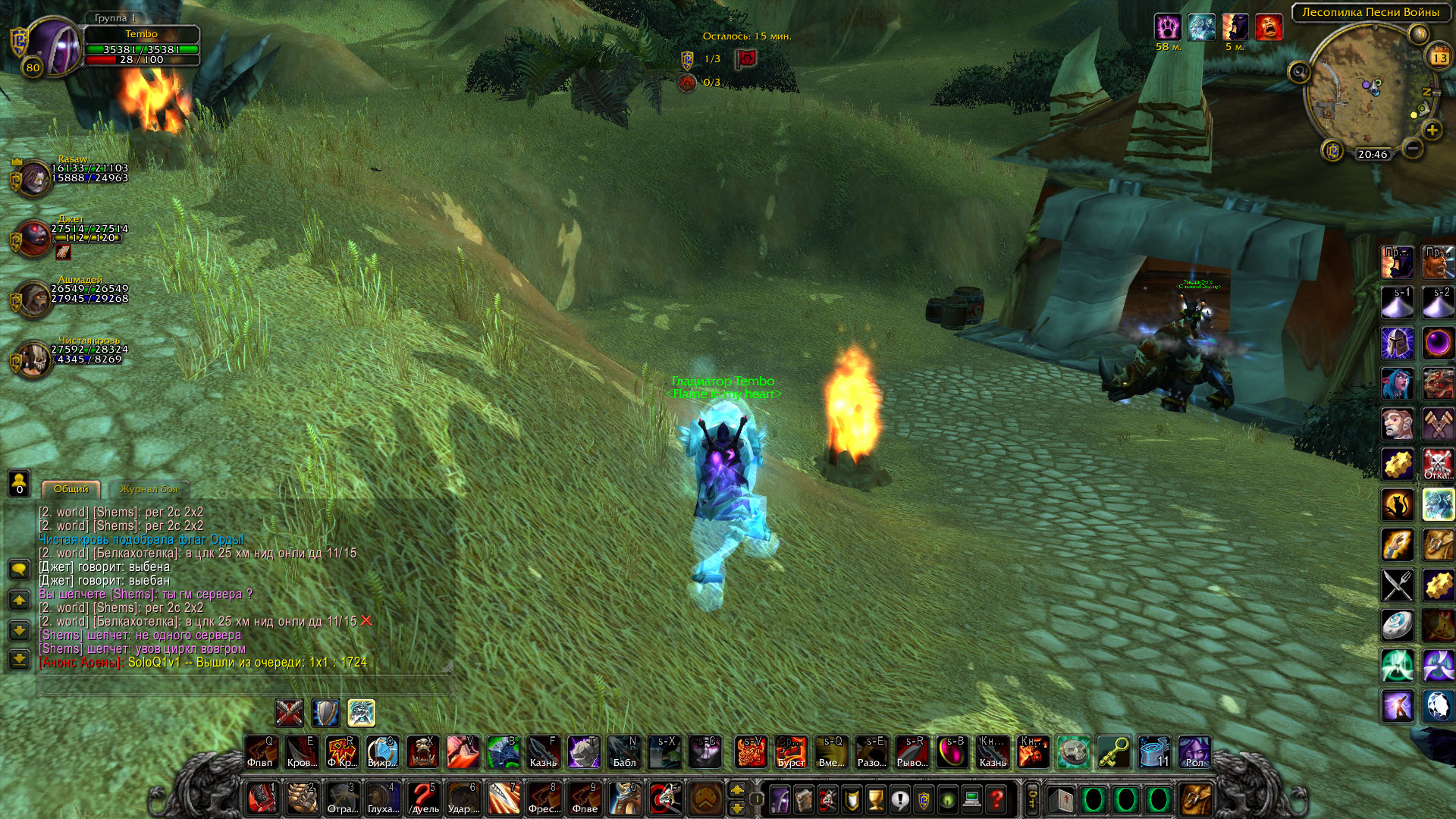The height and width of the screenshot is (819, 1456).
Task: Zoom out the minimap with the minus button
Action: [x=1412, y=149]
